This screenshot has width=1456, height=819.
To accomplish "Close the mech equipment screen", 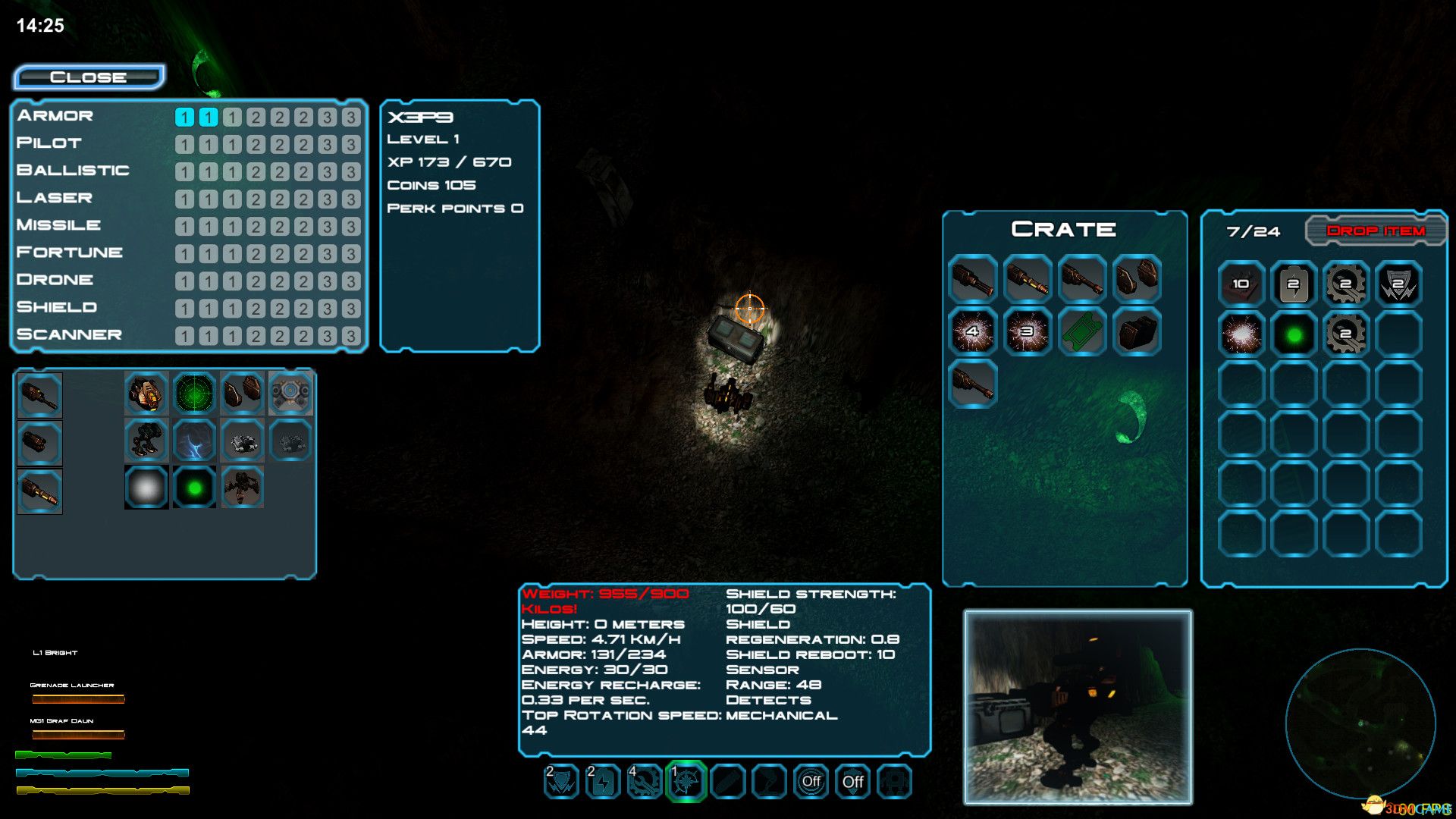I will tap(89, 77).
